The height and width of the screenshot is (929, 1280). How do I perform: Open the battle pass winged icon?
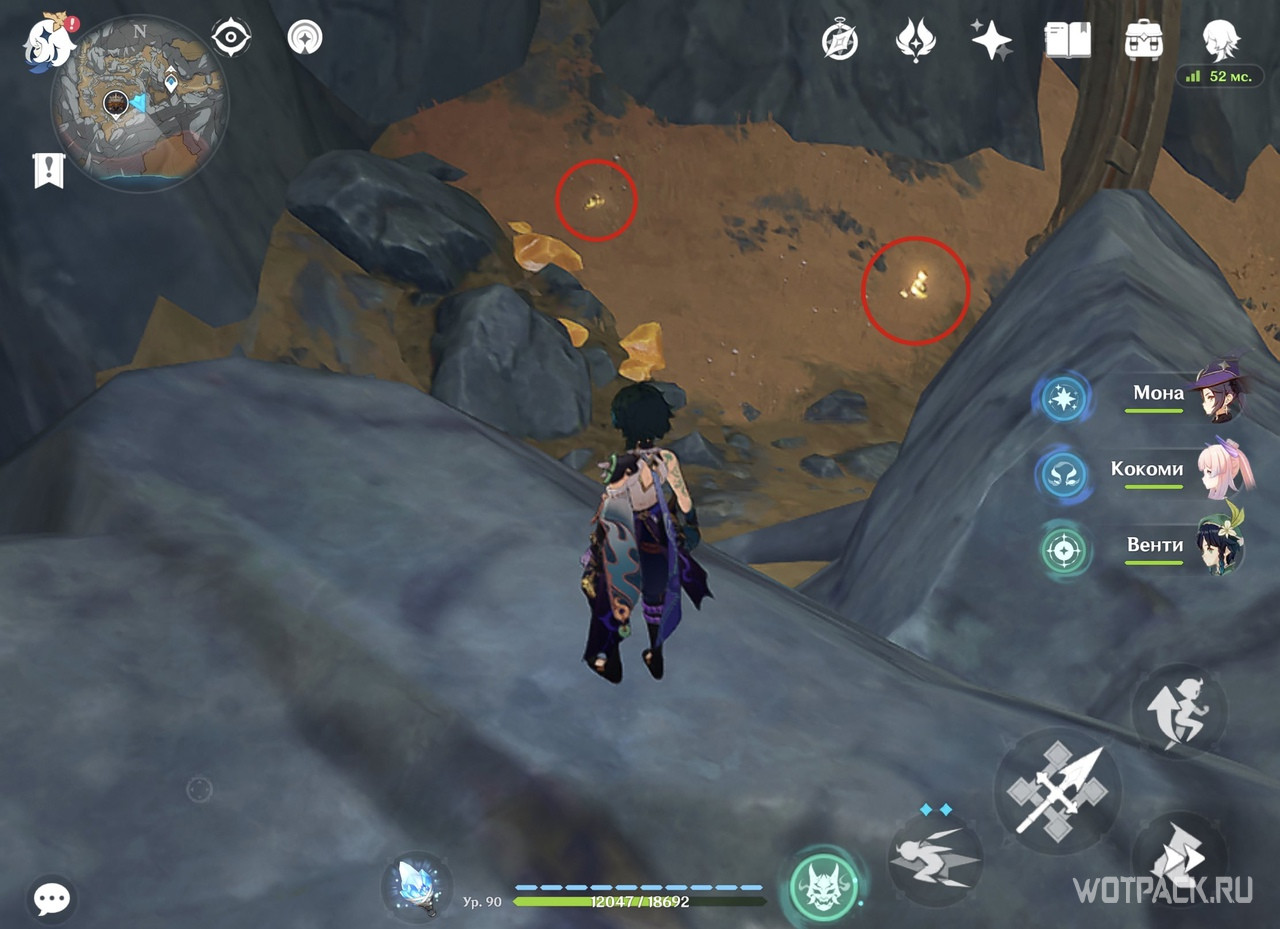point(915,40)
